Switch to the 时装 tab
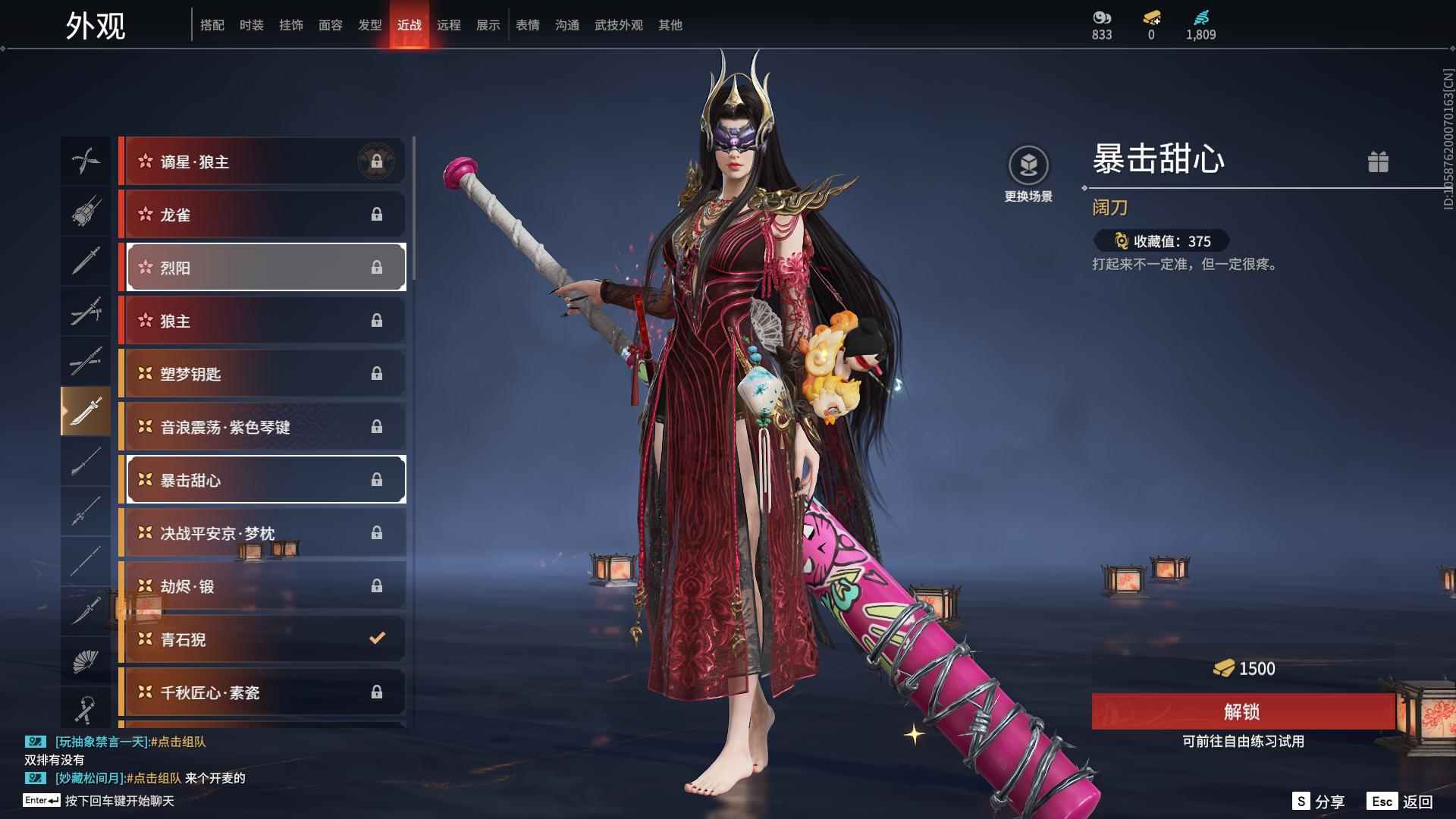 [x=251, y=24]
